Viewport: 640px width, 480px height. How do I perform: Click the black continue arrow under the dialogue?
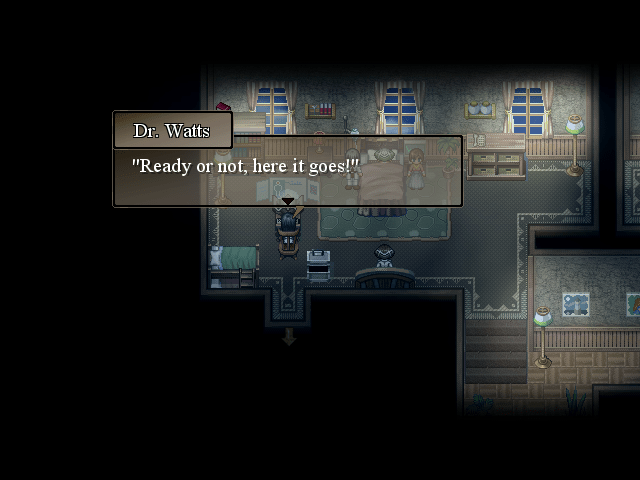click(x=288, y=202)
